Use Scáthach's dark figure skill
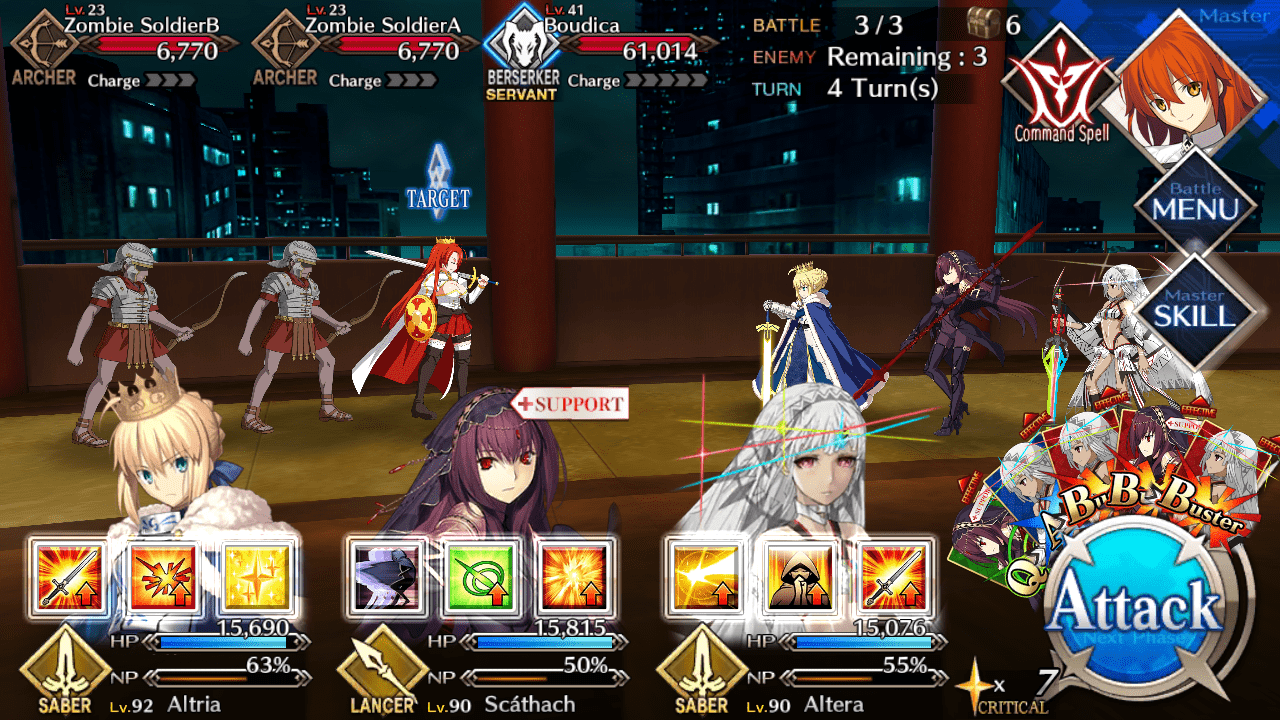This screenshot has height=720, width=1280. 387,578
